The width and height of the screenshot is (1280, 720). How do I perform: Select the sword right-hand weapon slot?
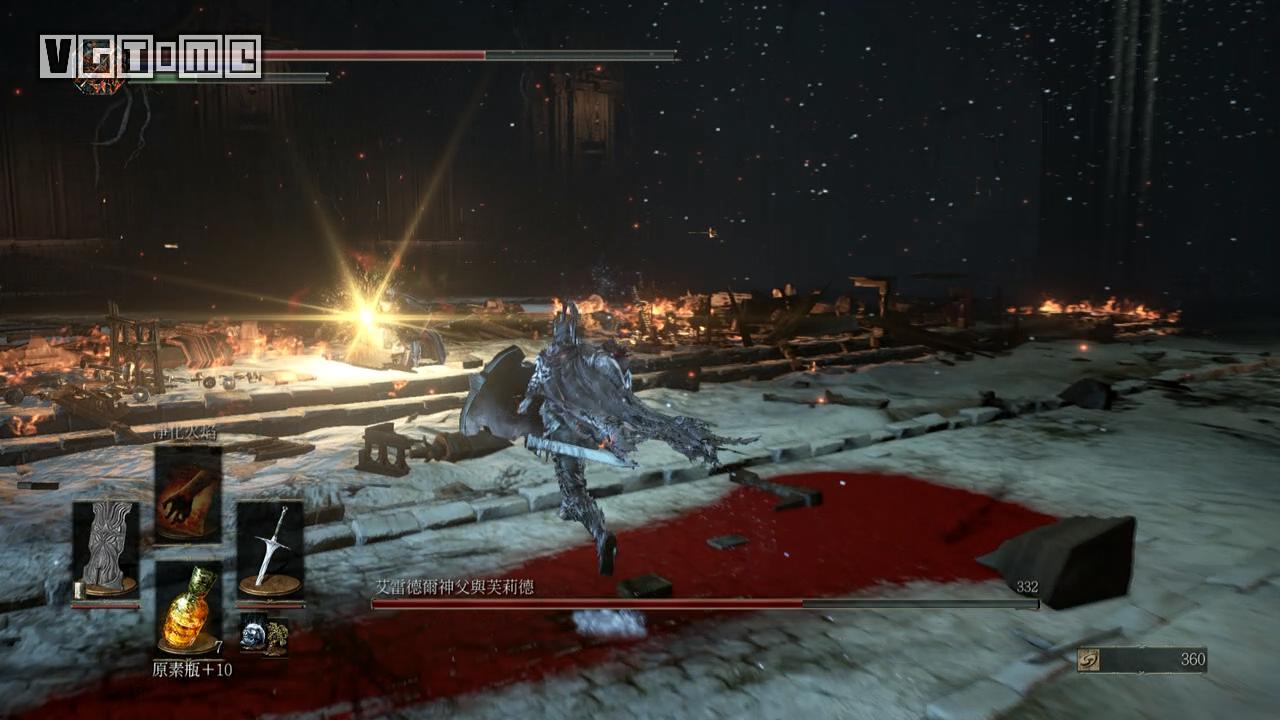(x=270, y=549)
